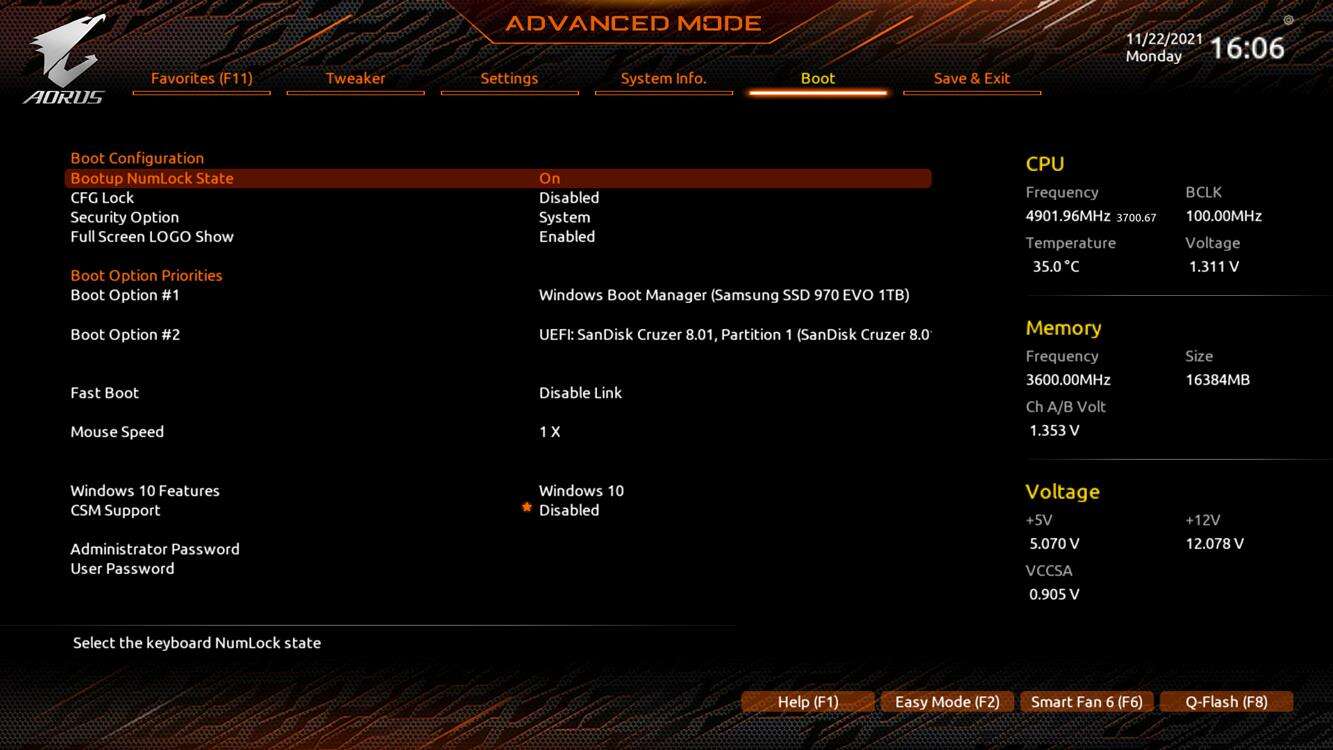This screenshot has width=1333, height=750.
Task: Open the Save & Exit tab
Action: pos(971,78)
